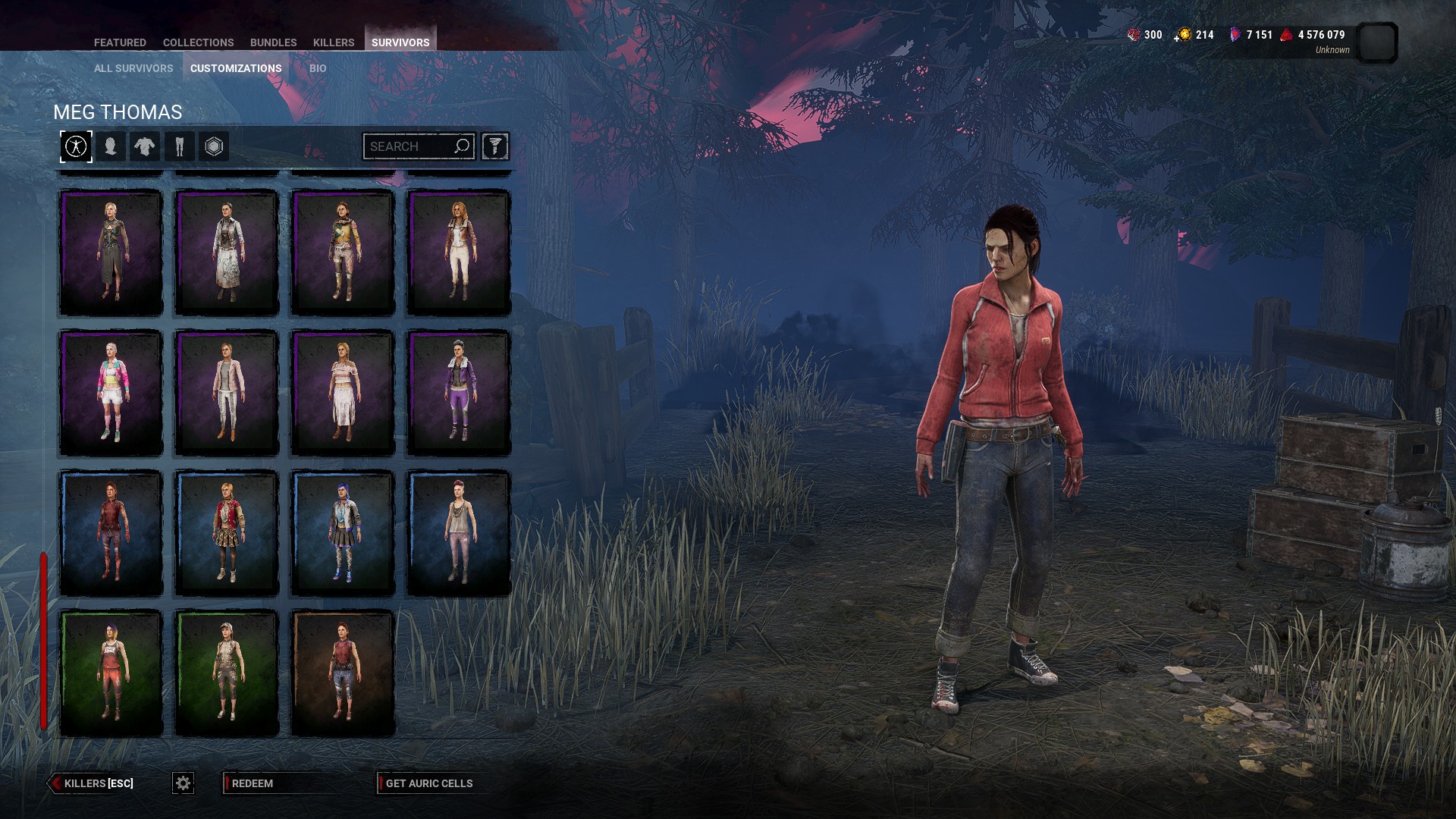Open the Bundles tab
Screen dimensions: 1456x819
273,42
